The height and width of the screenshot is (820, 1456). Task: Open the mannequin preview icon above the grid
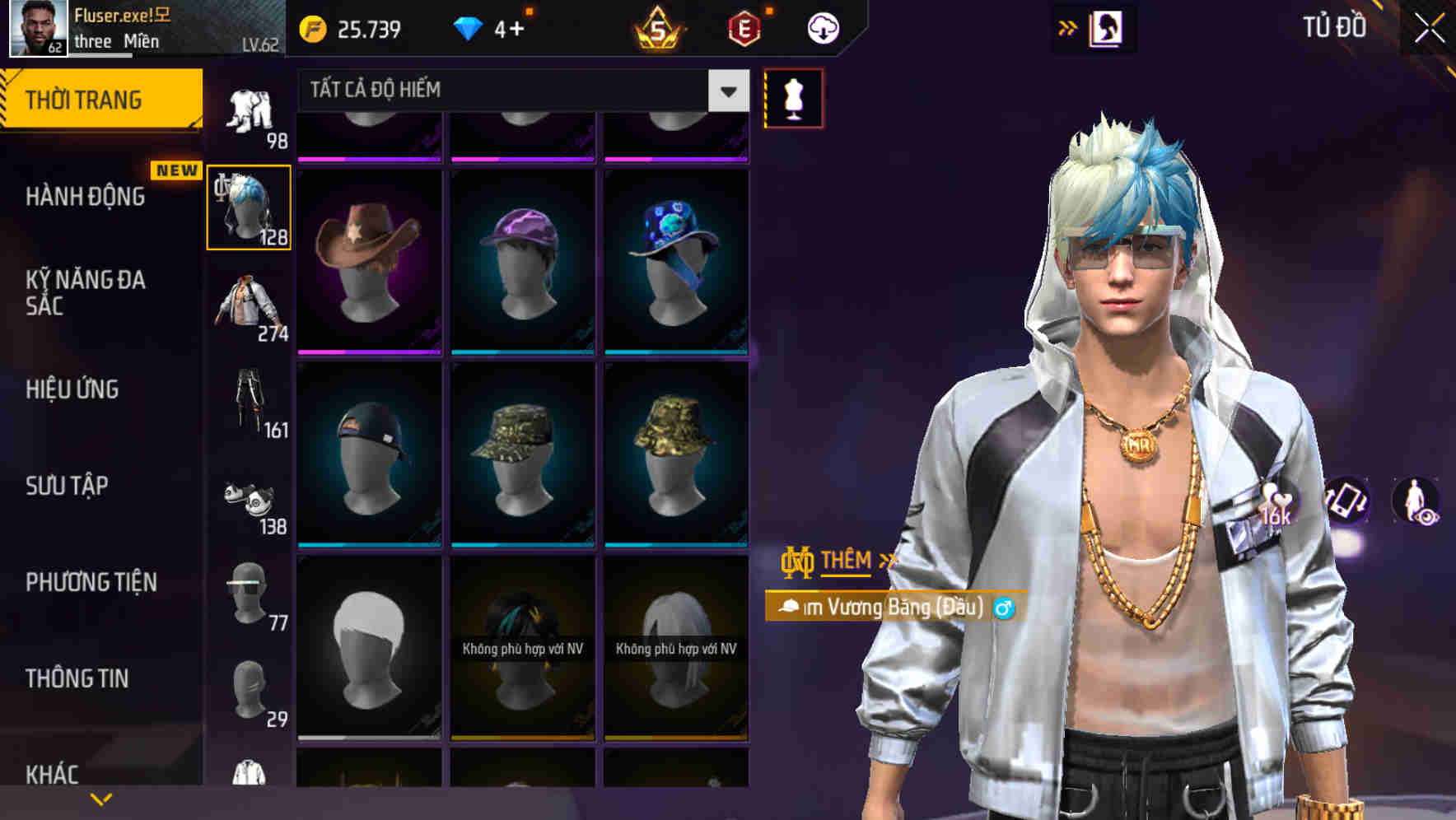(792, 96)
